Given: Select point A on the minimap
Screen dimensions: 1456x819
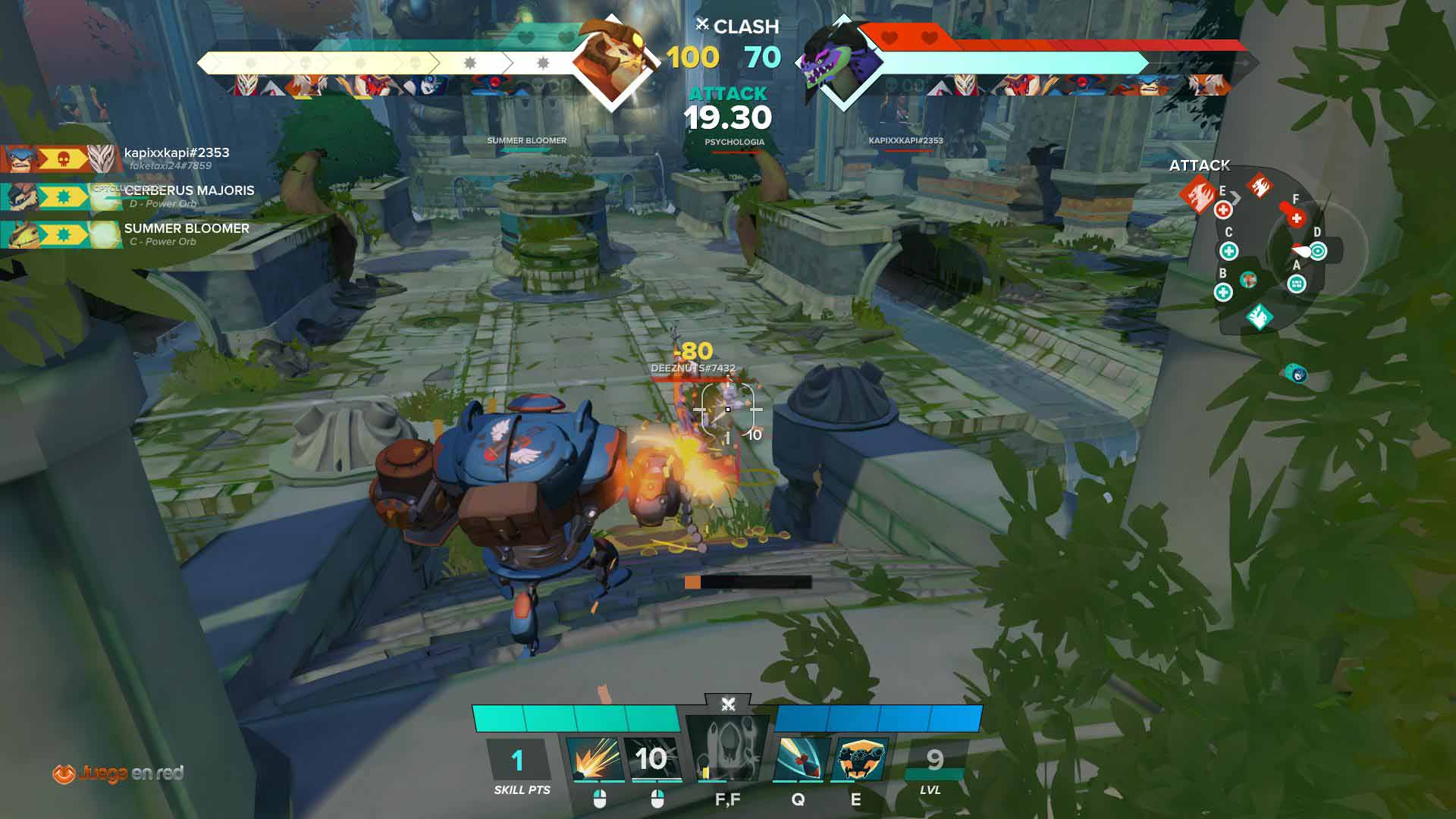Looking at the screenshot, I should 1297,284.
